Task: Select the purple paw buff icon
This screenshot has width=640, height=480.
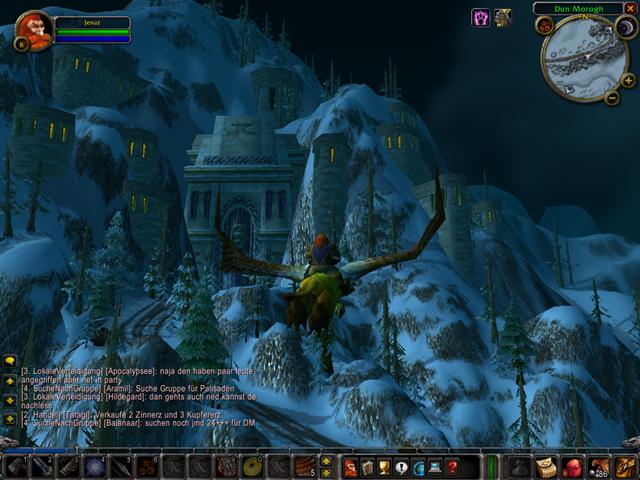Action: [481, 17]
